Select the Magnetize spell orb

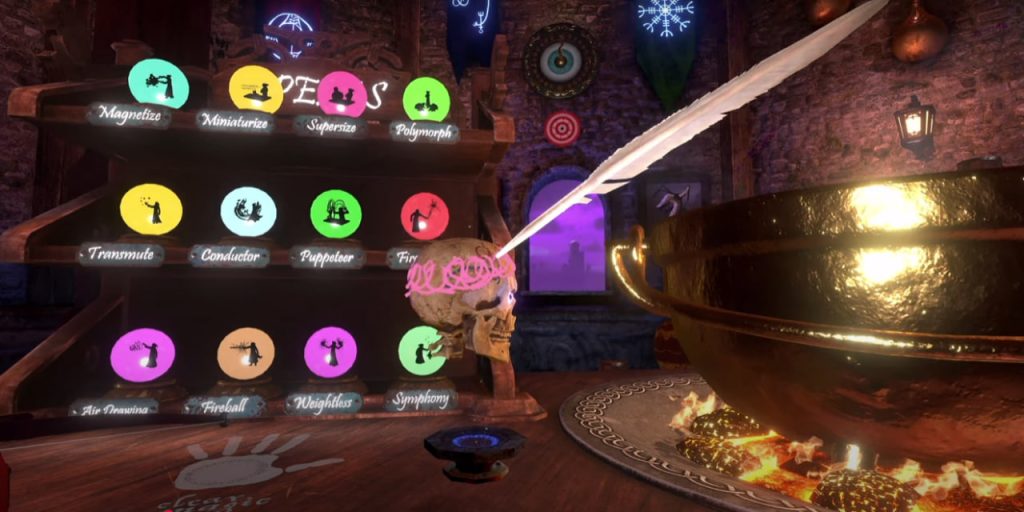158,84
